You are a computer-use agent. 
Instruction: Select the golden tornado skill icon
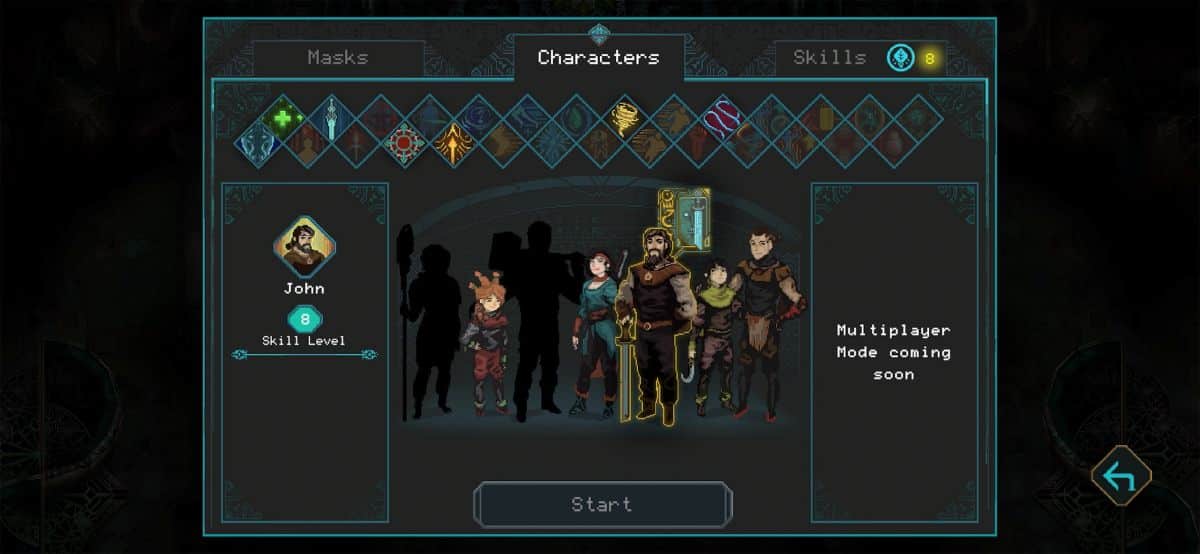(x=626, y=119)
